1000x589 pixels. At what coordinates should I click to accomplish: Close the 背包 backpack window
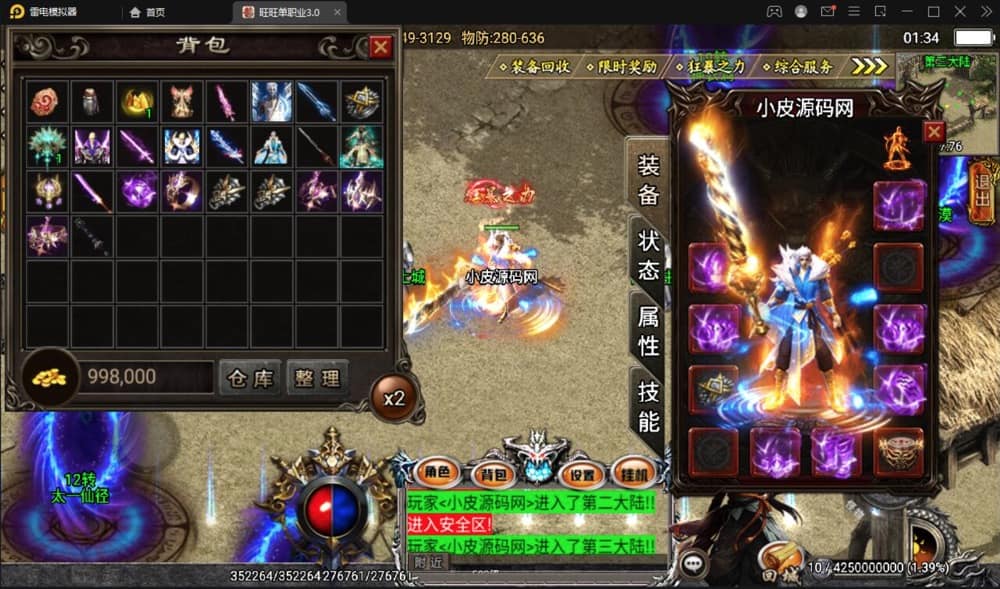tap(381, 47)
